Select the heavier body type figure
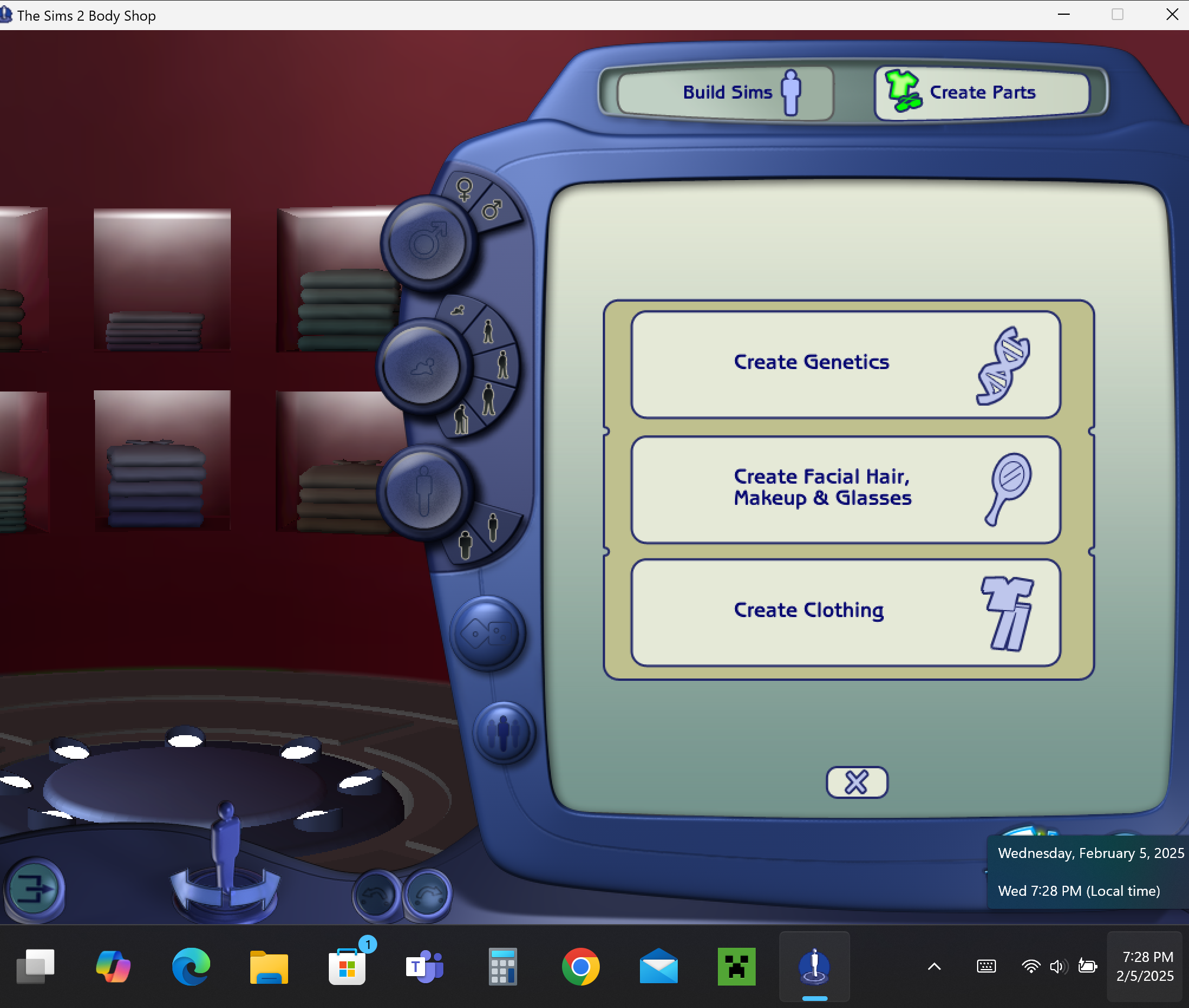Viewport: 1189px width, 1008px height. (465, 542)
